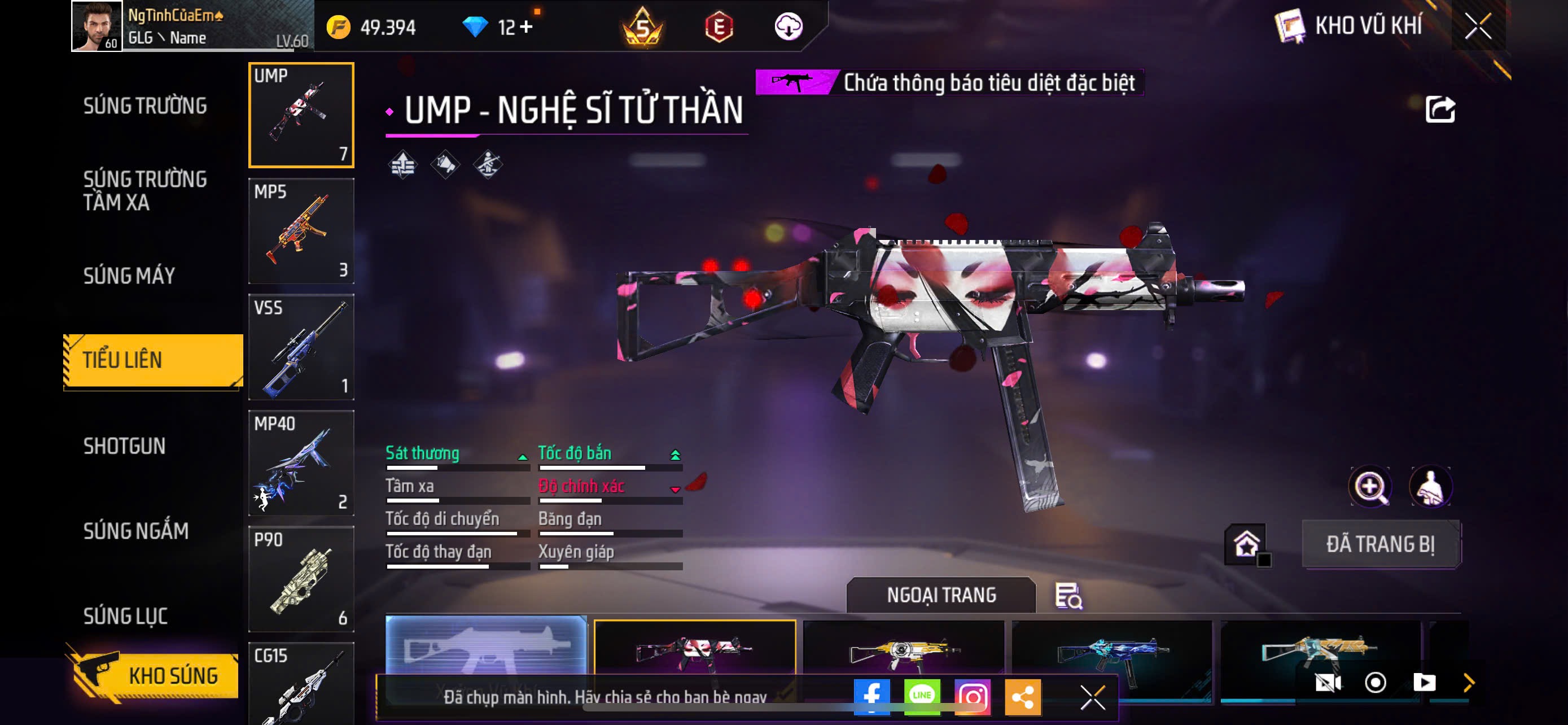Add diamonds with the plus button
The height and width of the screenshot is (725, 1568).
[x=526, y=27]
